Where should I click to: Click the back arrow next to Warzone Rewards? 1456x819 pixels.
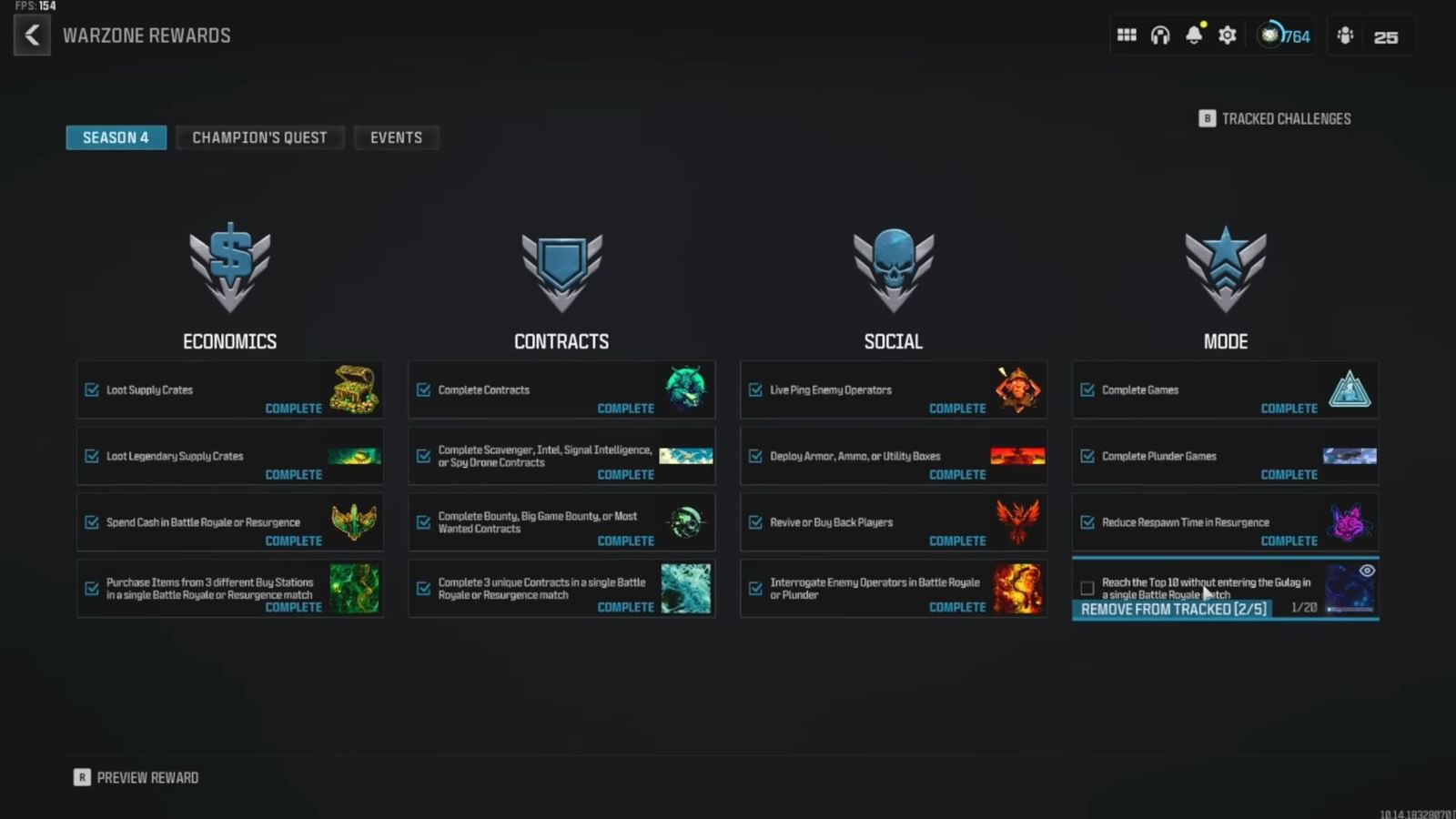click(x=32, y=35)
